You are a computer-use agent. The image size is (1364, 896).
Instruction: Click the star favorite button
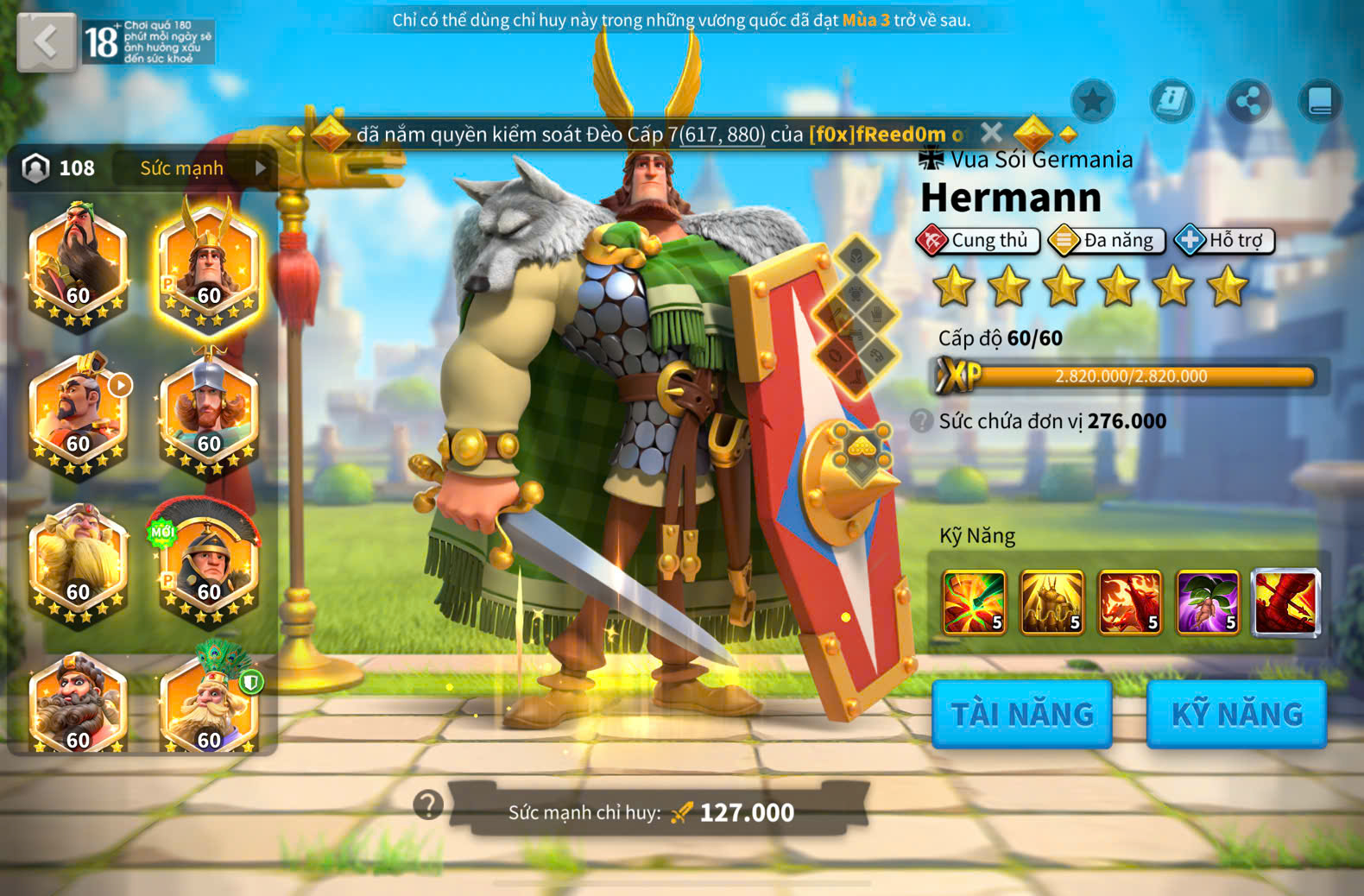(1093, 102)
